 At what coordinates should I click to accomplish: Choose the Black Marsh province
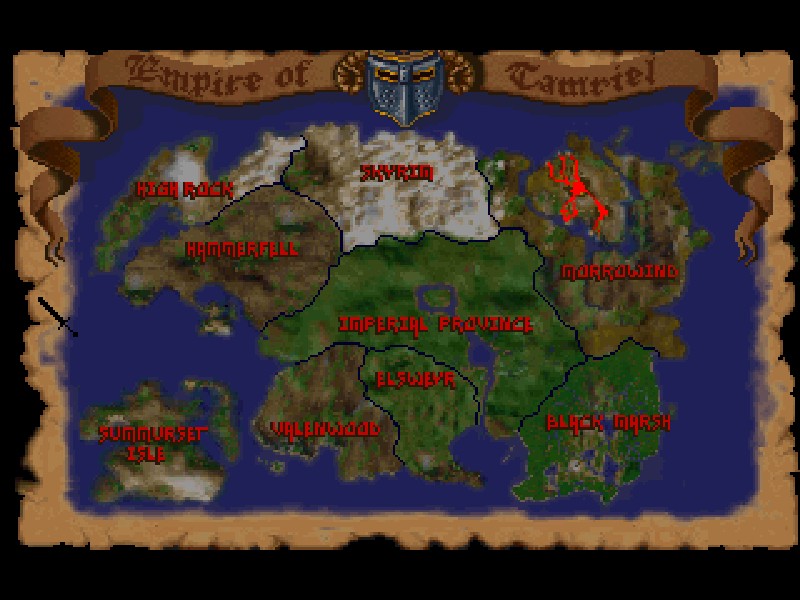click(608, 422)
